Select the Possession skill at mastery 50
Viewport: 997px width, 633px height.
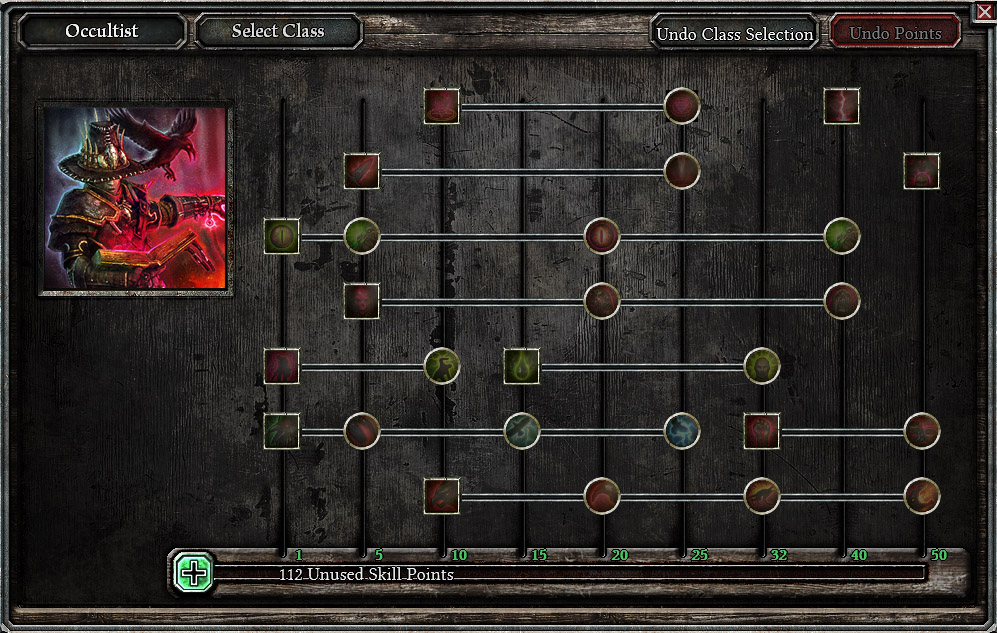[x=922, y=171]
